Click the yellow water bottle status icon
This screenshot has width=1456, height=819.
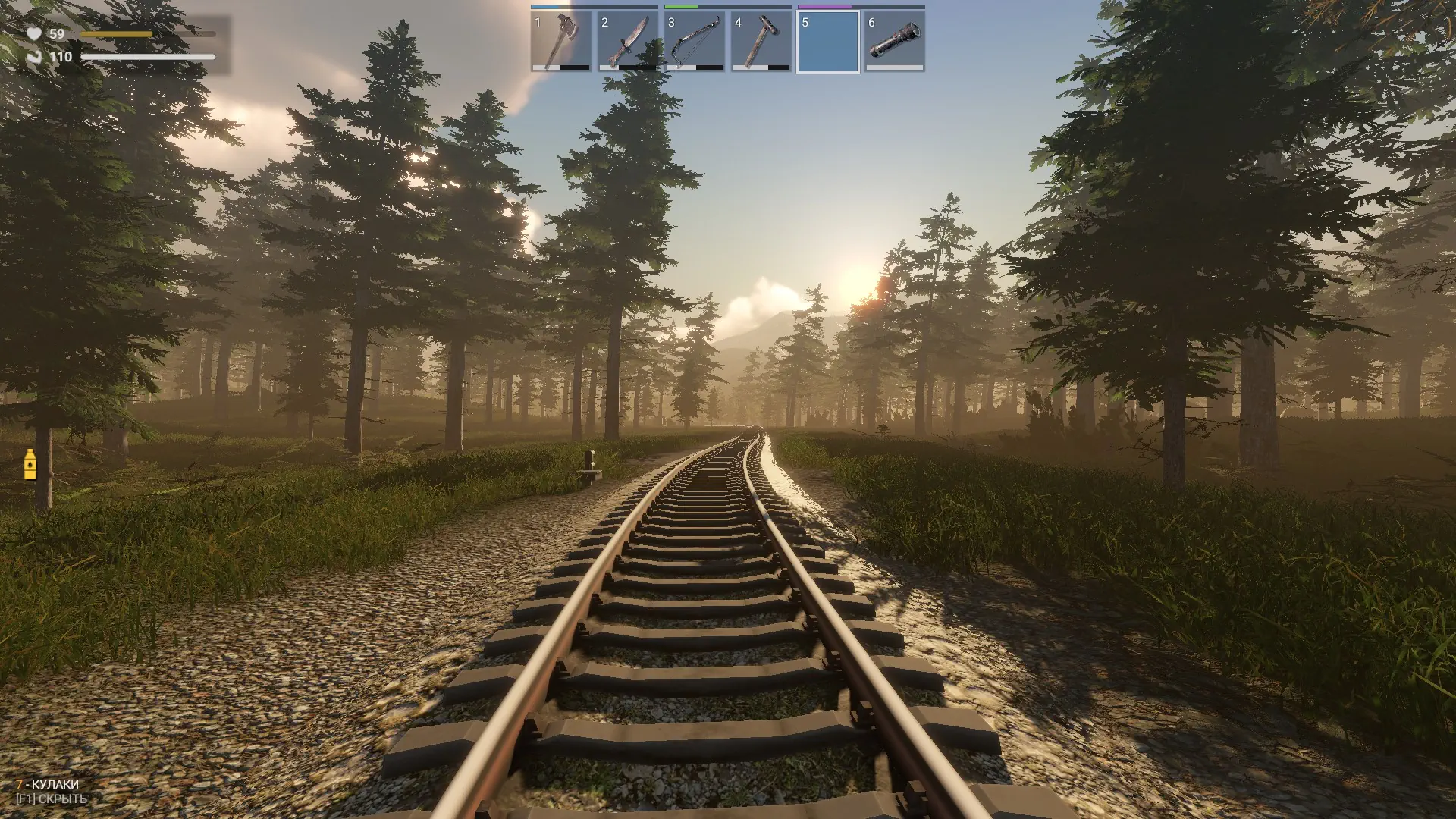pos(30,464)
